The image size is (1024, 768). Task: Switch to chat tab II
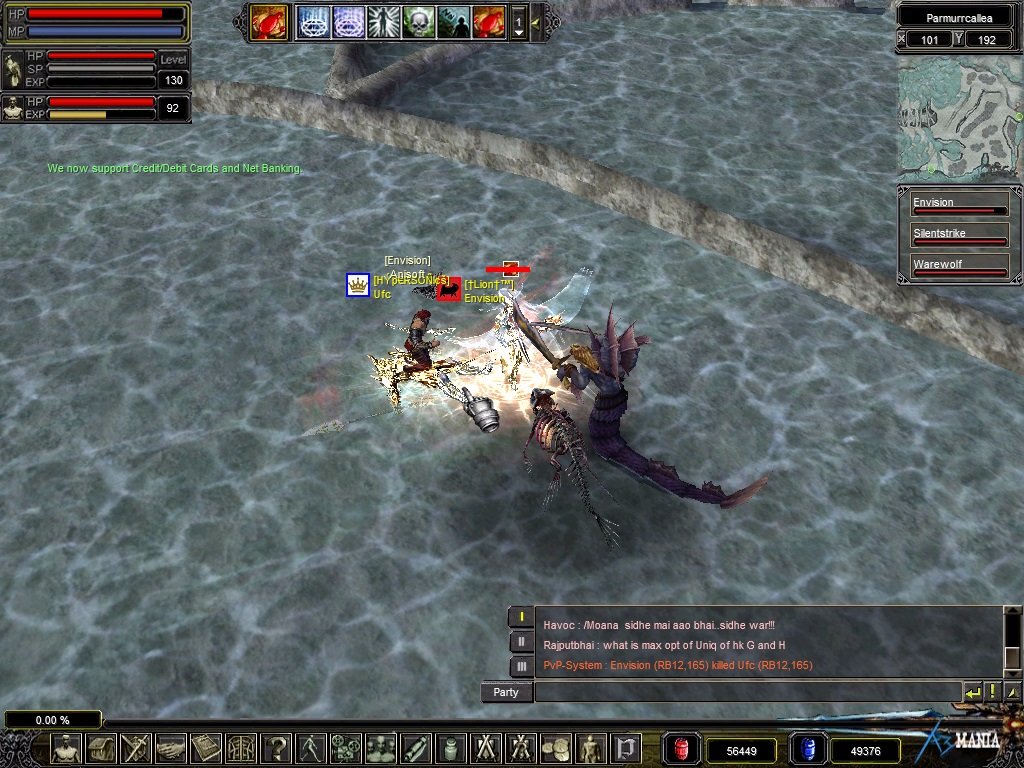(521, 641)
